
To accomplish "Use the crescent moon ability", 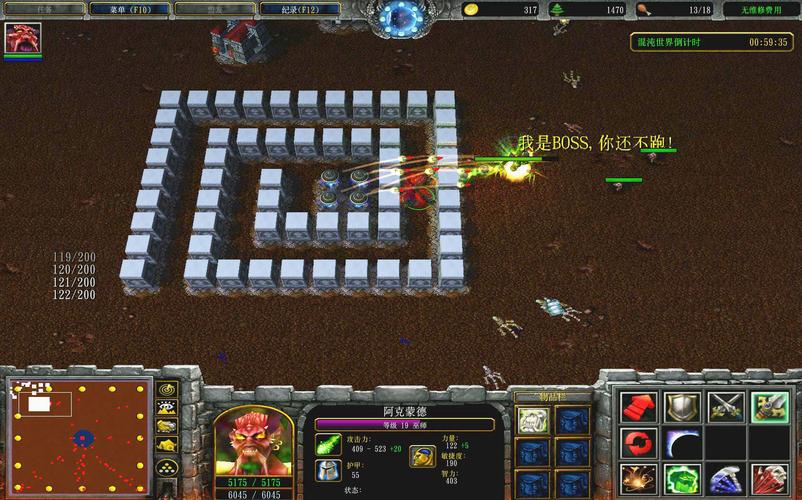I will click(x=681, y=442).
